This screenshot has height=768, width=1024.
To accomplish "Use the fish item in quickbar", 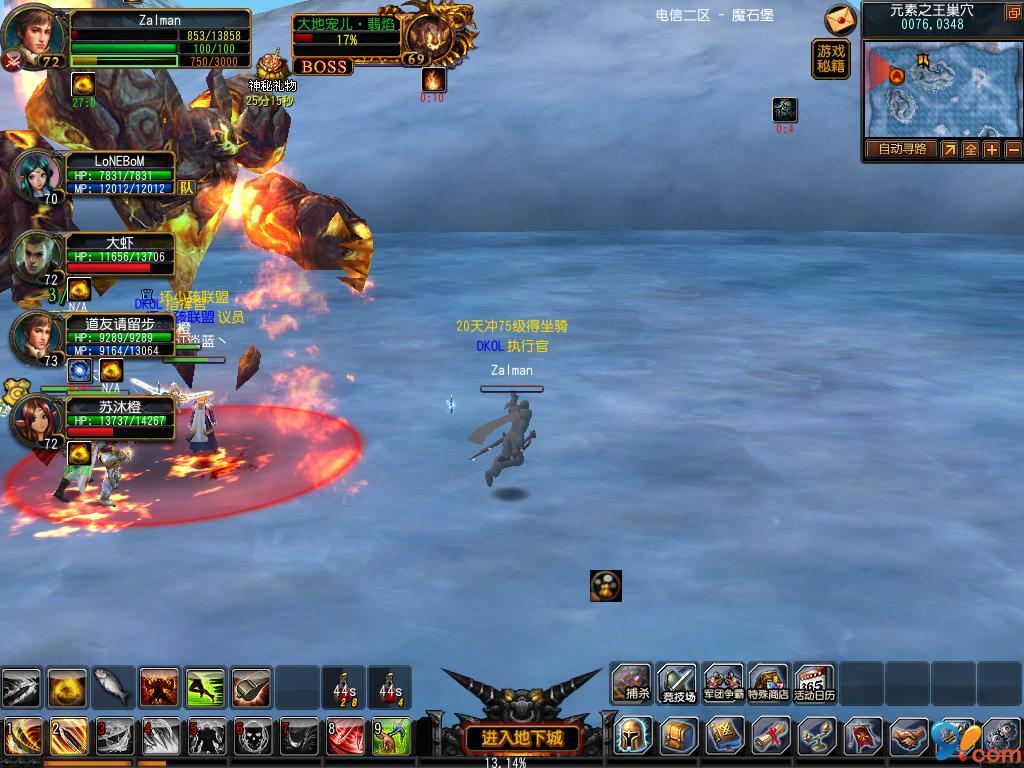I will click(113, 687).
